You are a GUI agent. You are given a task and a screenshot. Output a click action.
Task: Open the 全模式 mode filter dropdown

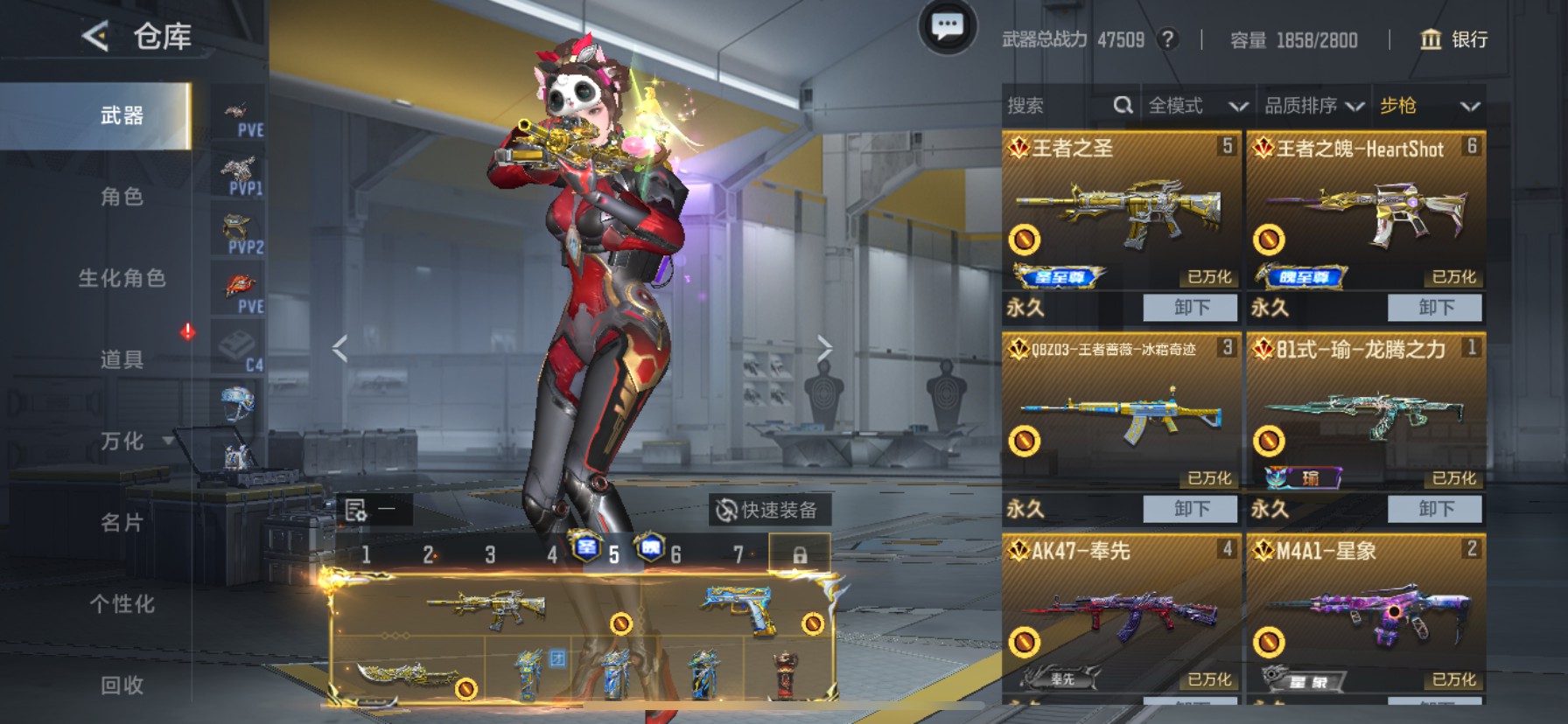click(1197, 106)
